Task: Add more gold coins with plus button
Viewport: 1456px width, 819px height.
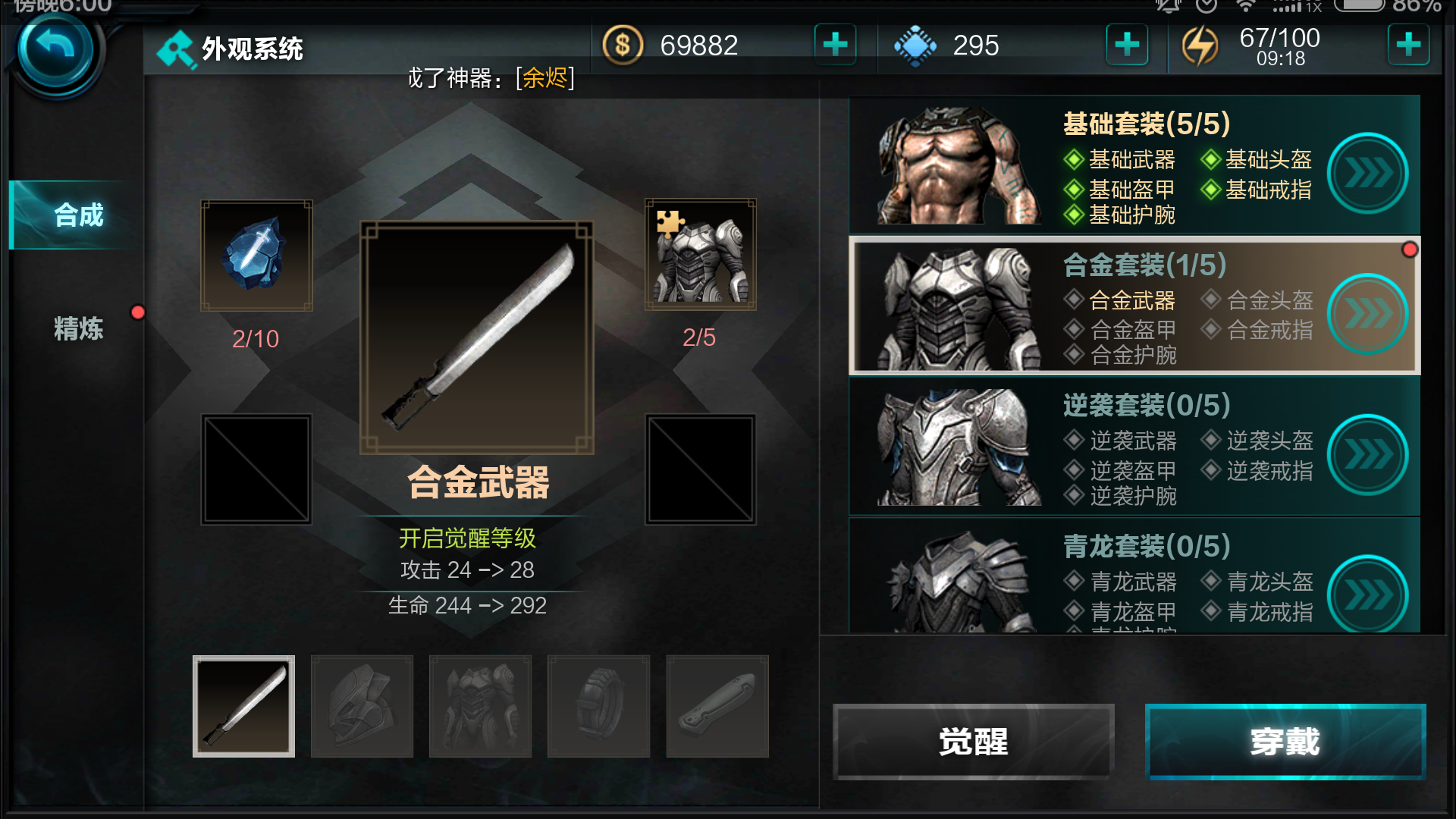Action: [835, 45]
